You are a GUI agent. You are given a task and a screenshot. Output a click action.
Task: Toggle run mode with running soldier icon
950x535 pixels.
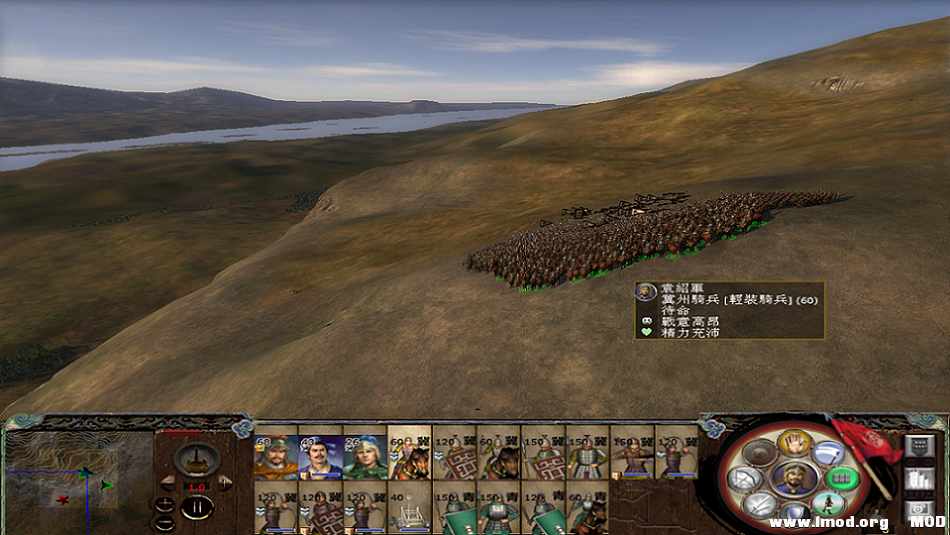827,504
